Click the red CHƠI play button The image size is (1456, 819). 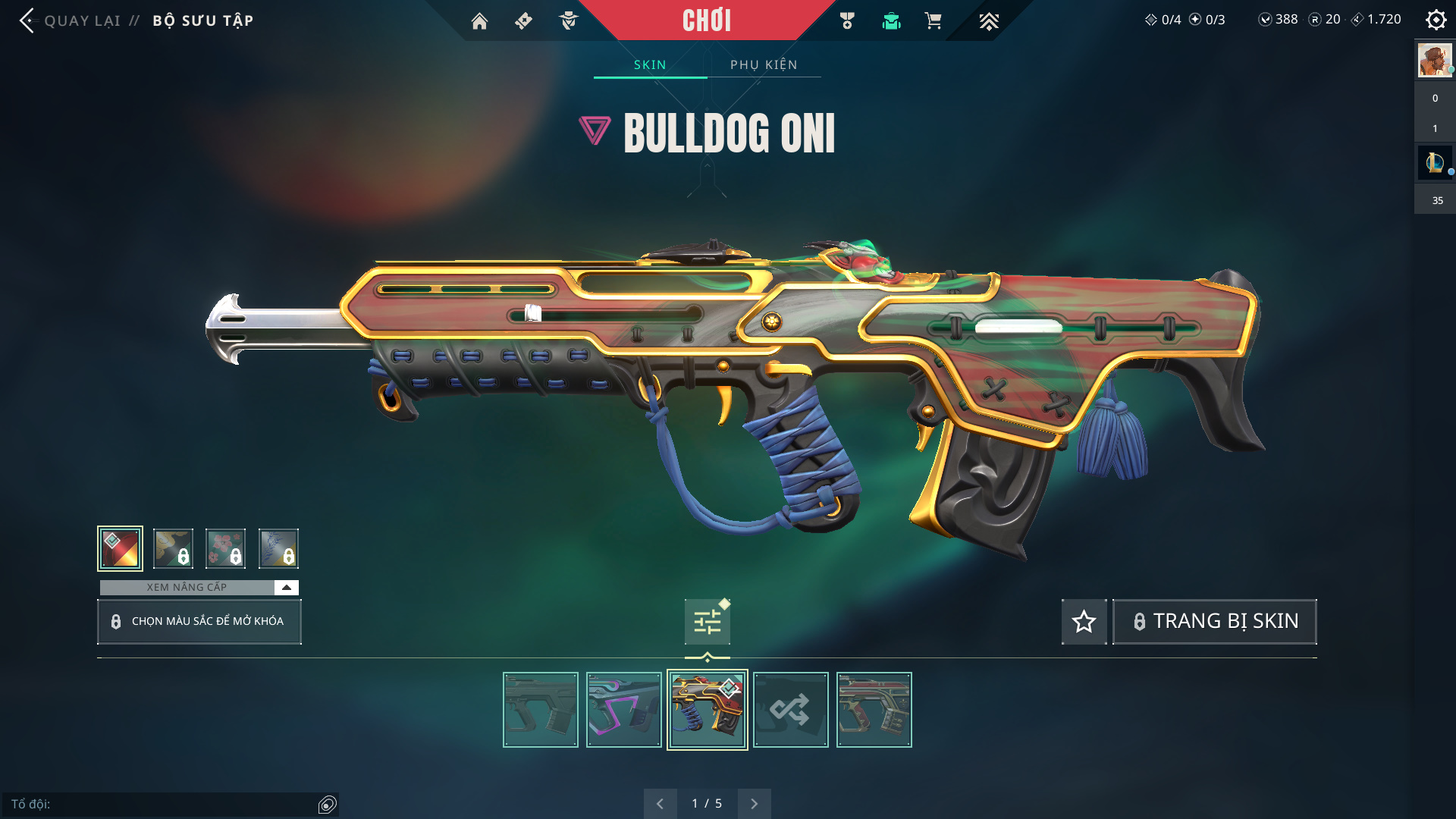coord(707,20)
